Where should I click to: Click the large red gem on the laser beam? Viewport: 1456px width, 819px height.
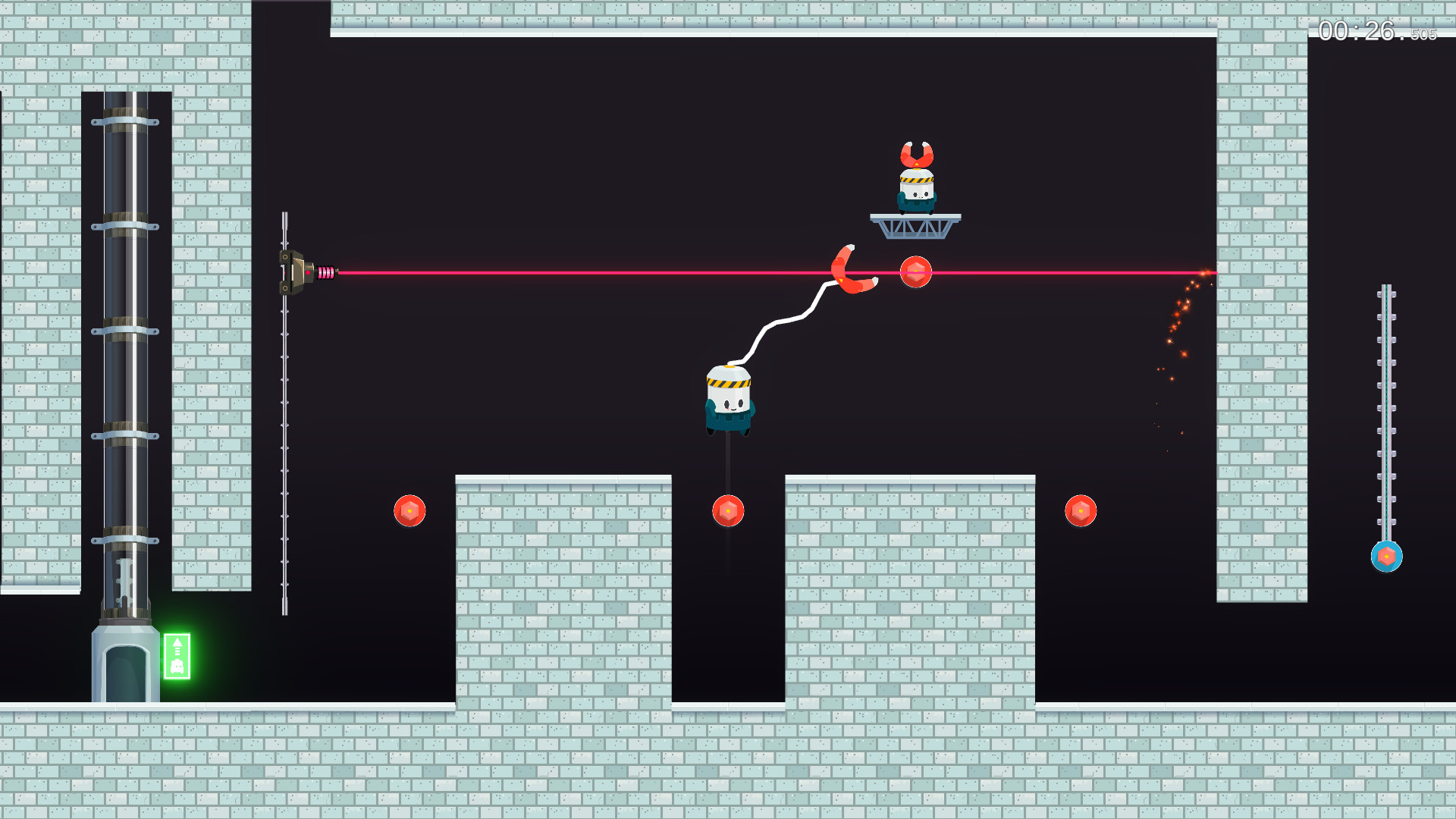click(x=916, y=271)
